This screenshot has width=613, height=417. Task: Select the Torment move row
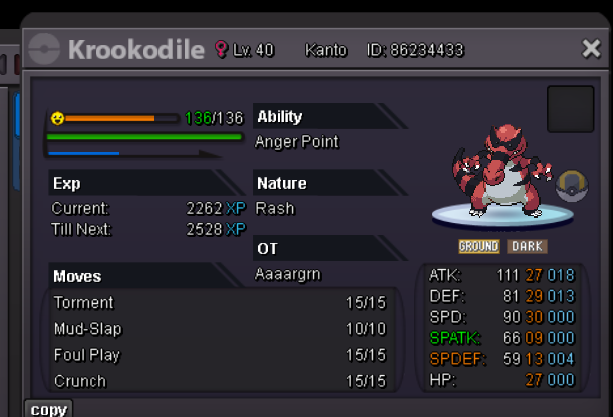[220, 303]
